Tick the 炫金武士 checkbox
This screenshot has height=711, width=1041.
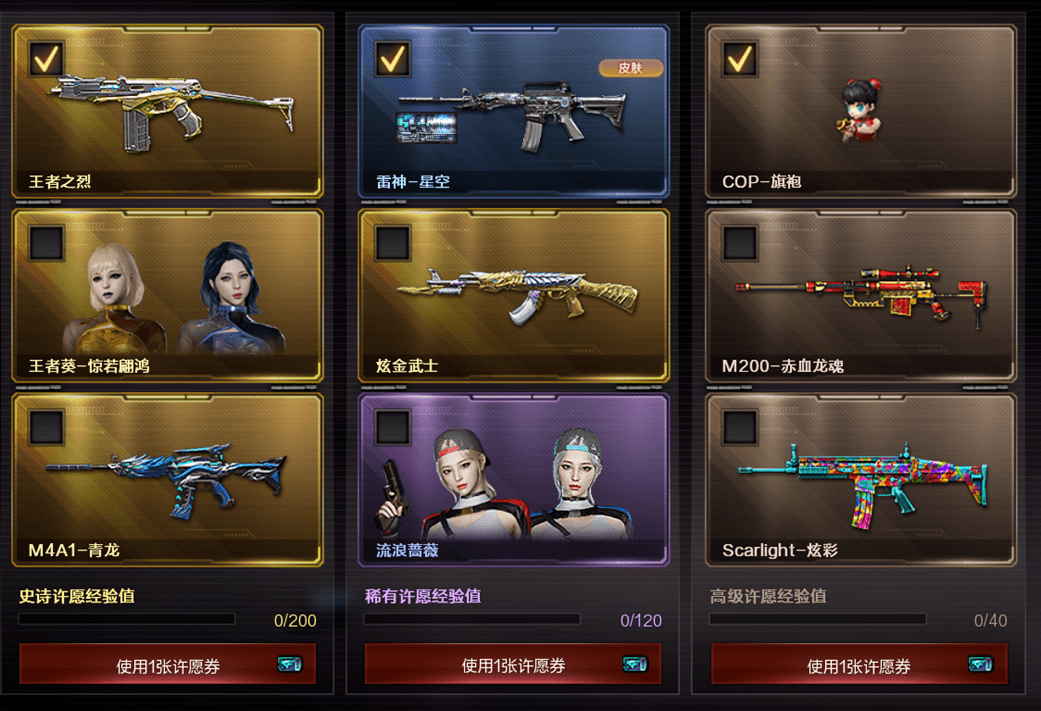[x=392, y=242]
